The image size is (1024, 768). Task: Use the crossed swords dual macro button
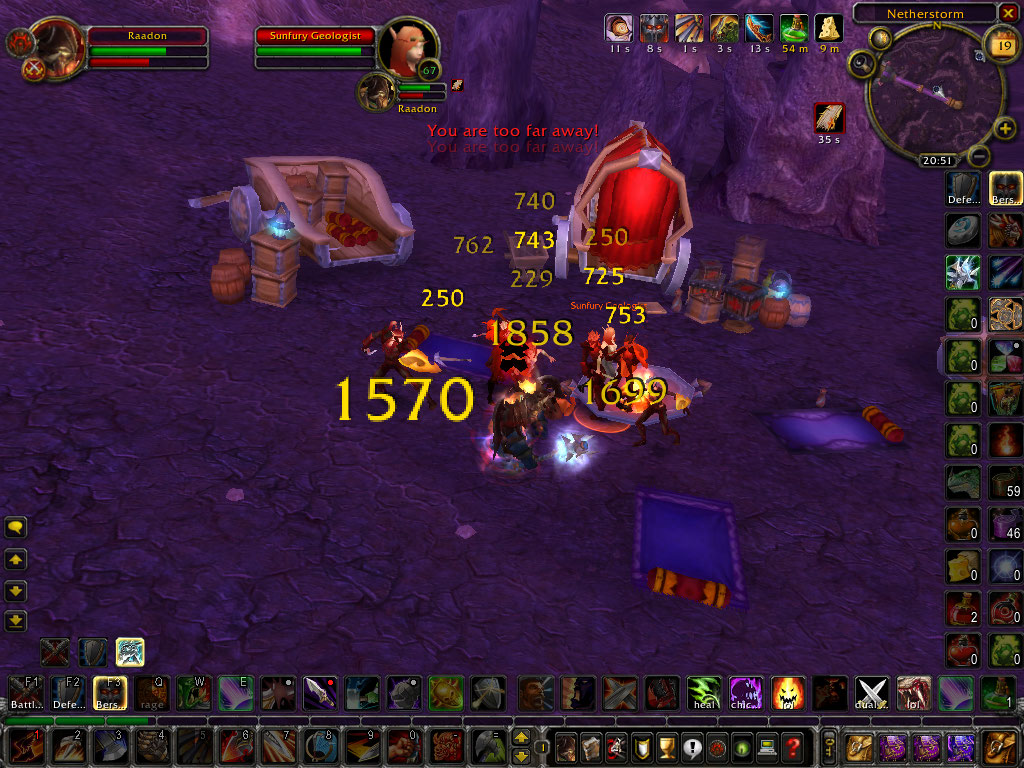[x=871, y=691]
